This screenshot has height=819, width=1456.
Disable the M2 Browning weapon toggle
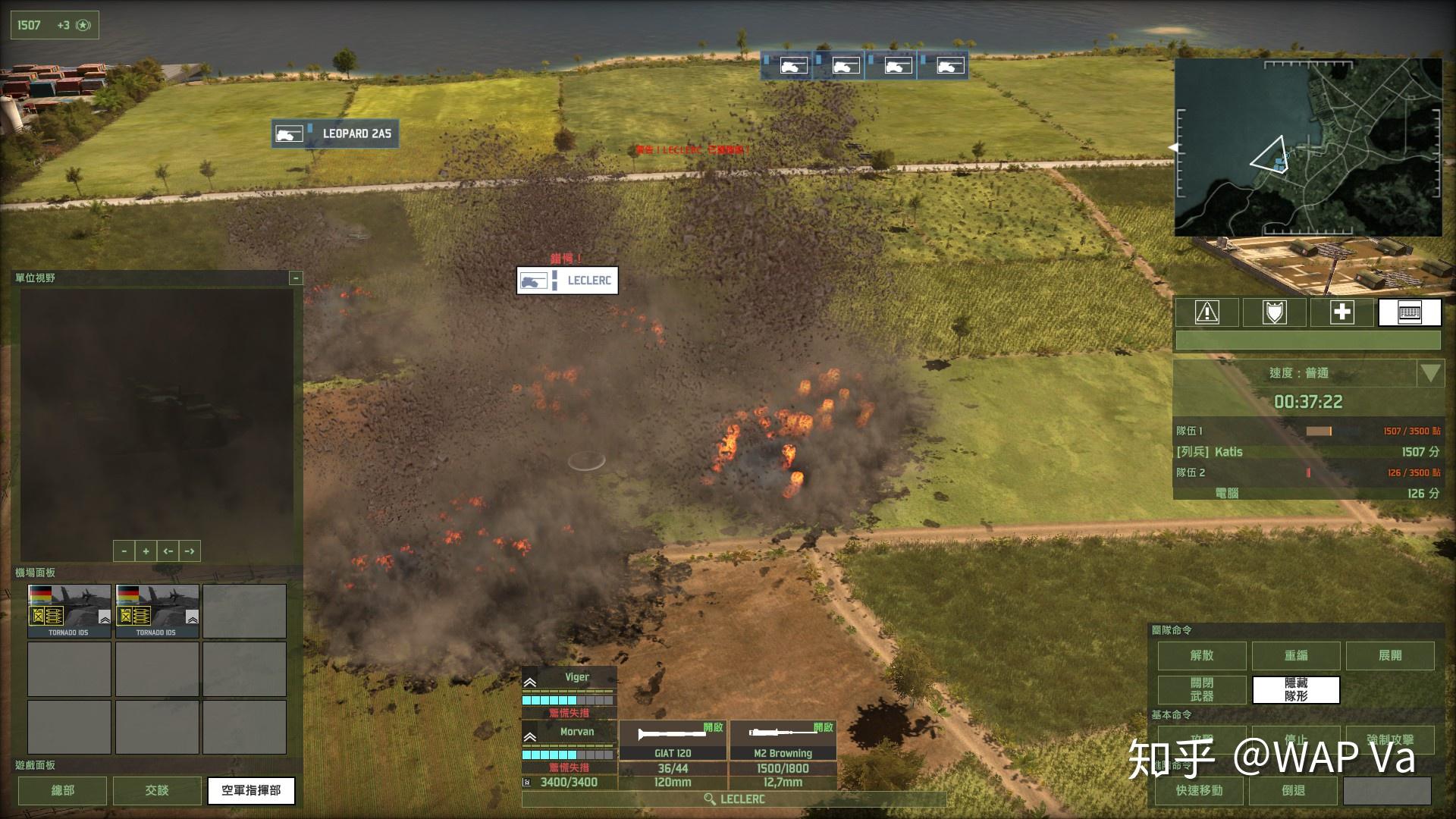click(x=825, y=726)
